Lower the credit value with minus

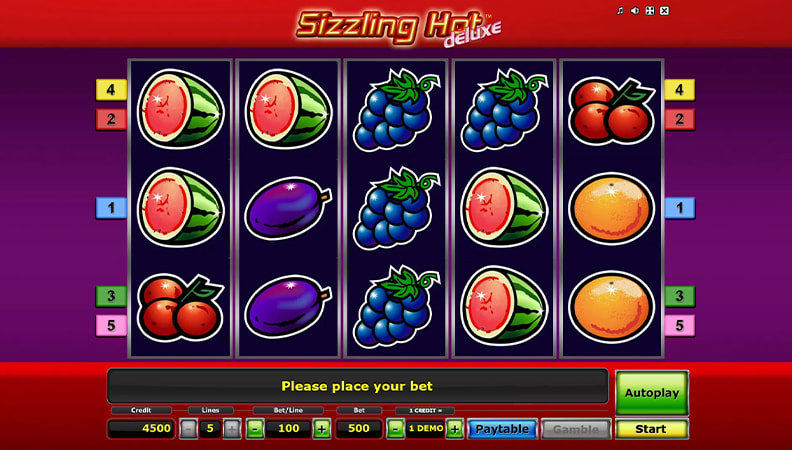[395, 429]
